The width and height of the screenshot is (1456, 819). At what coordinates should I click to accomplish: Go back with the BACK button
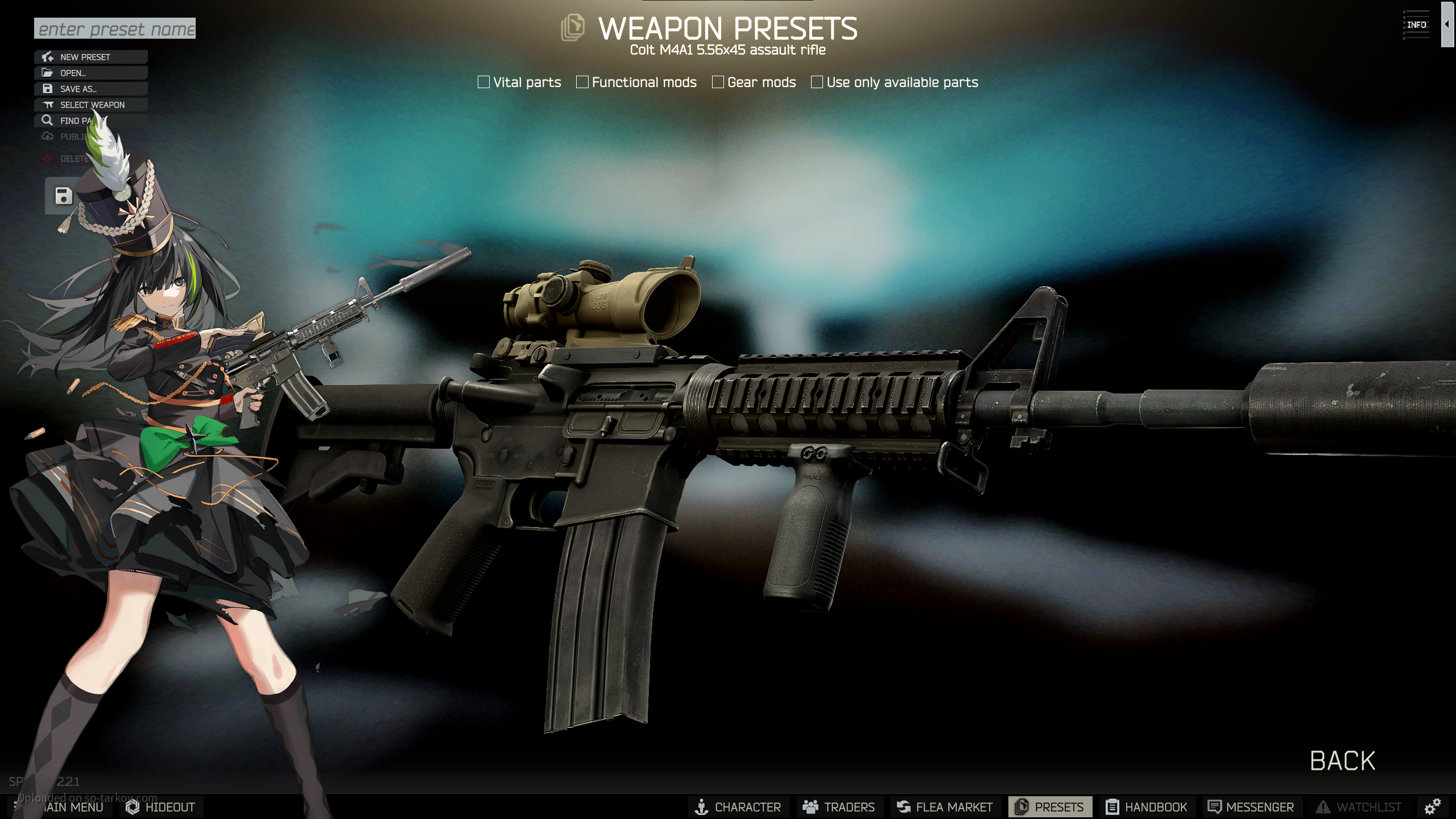click(x=1342, y=761)
